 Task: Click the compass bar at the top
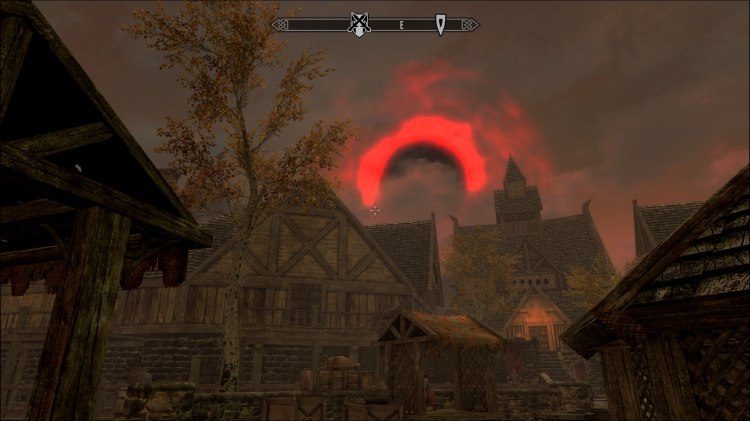point(400,24)
